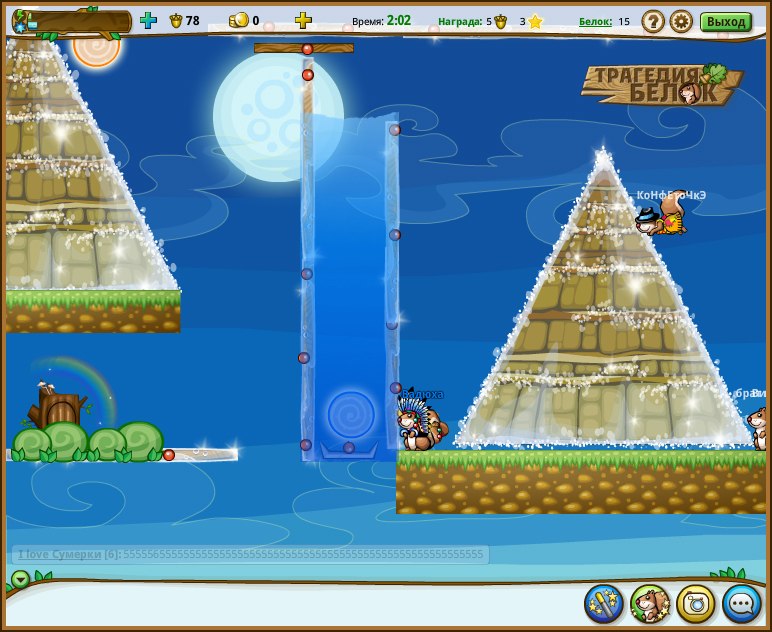Open chat via speech bubble button
772x632 pixels.
coord(742,604)
